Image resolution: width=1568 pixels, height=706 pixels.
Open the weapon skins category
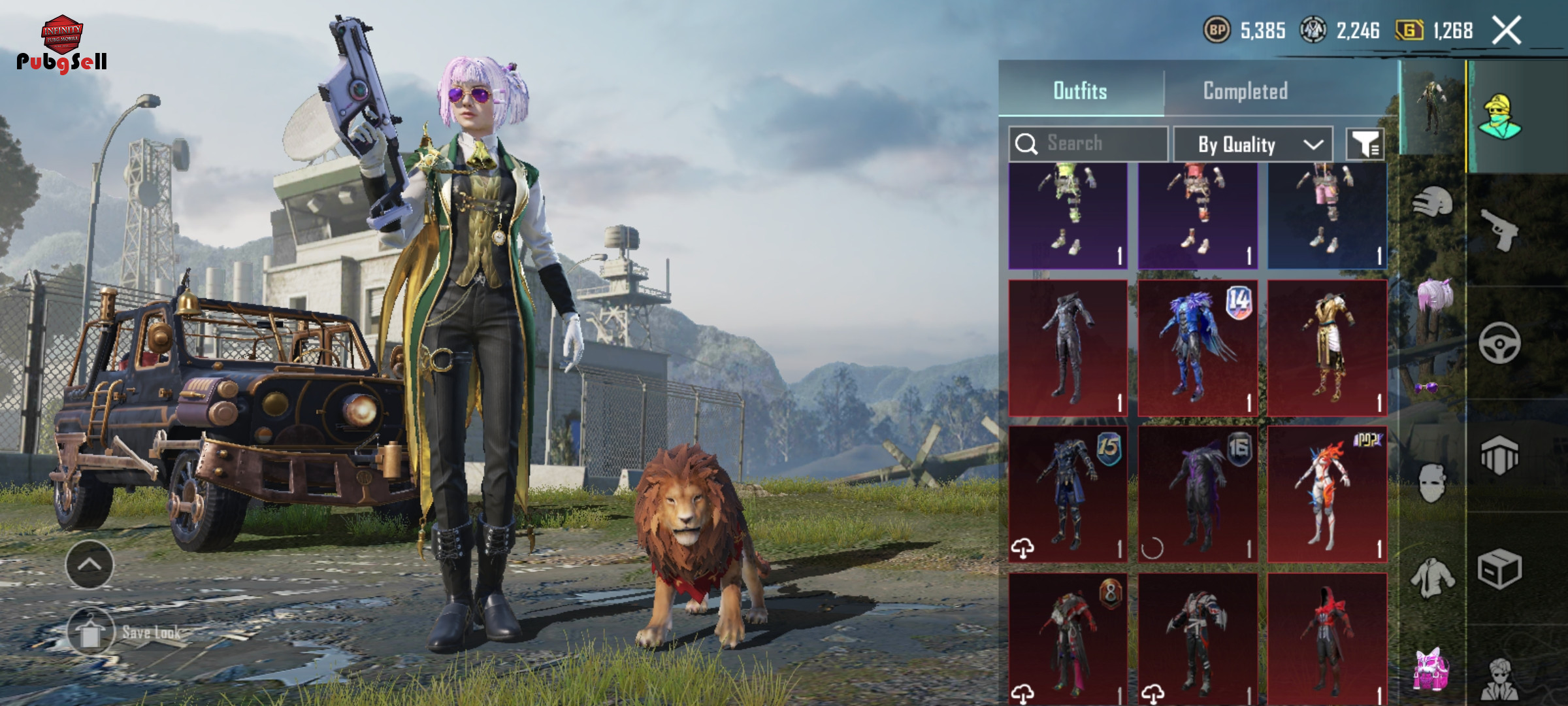1499,230
